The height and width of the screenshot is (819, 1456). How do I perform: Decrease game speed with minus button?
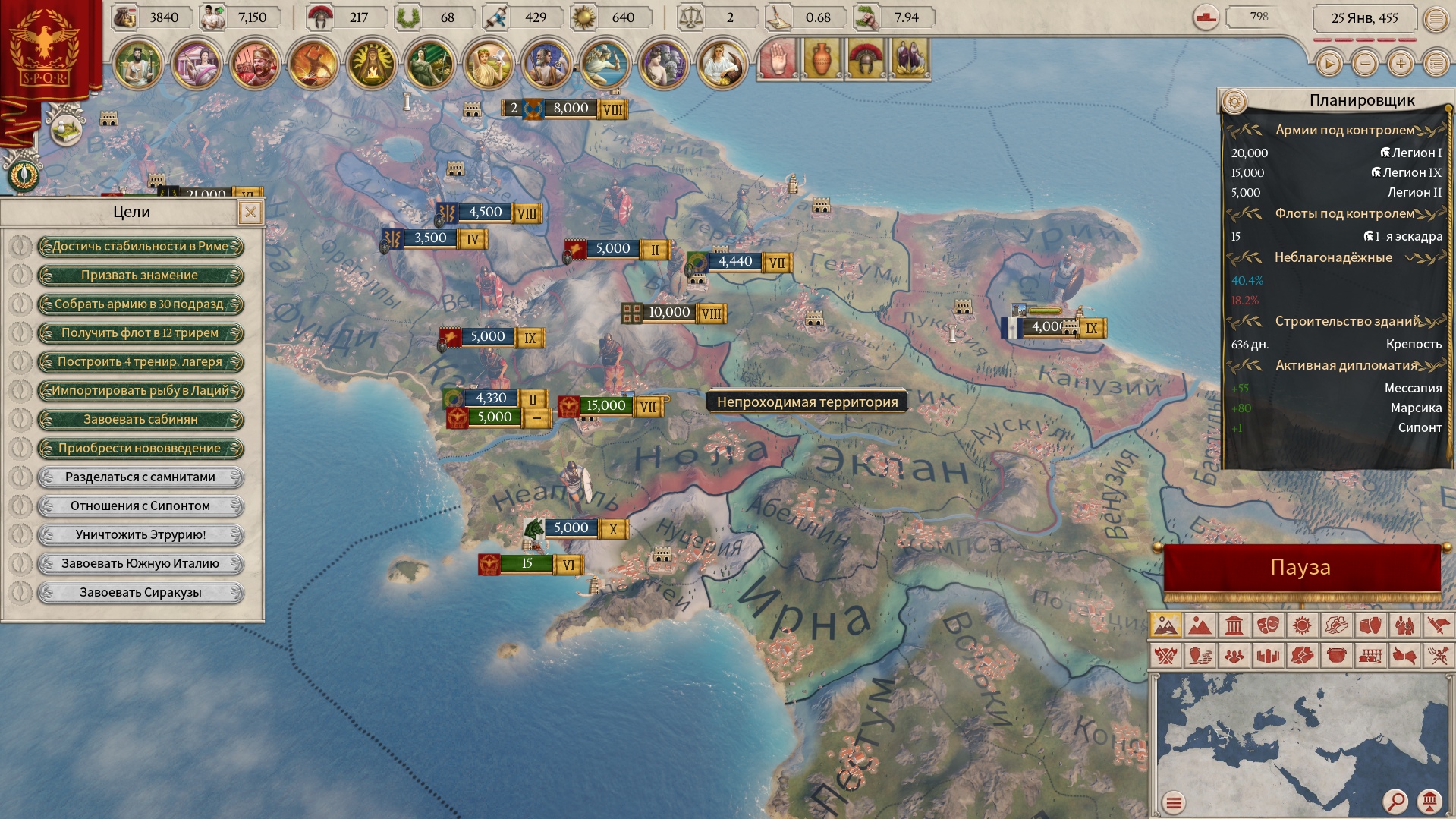1365,65
